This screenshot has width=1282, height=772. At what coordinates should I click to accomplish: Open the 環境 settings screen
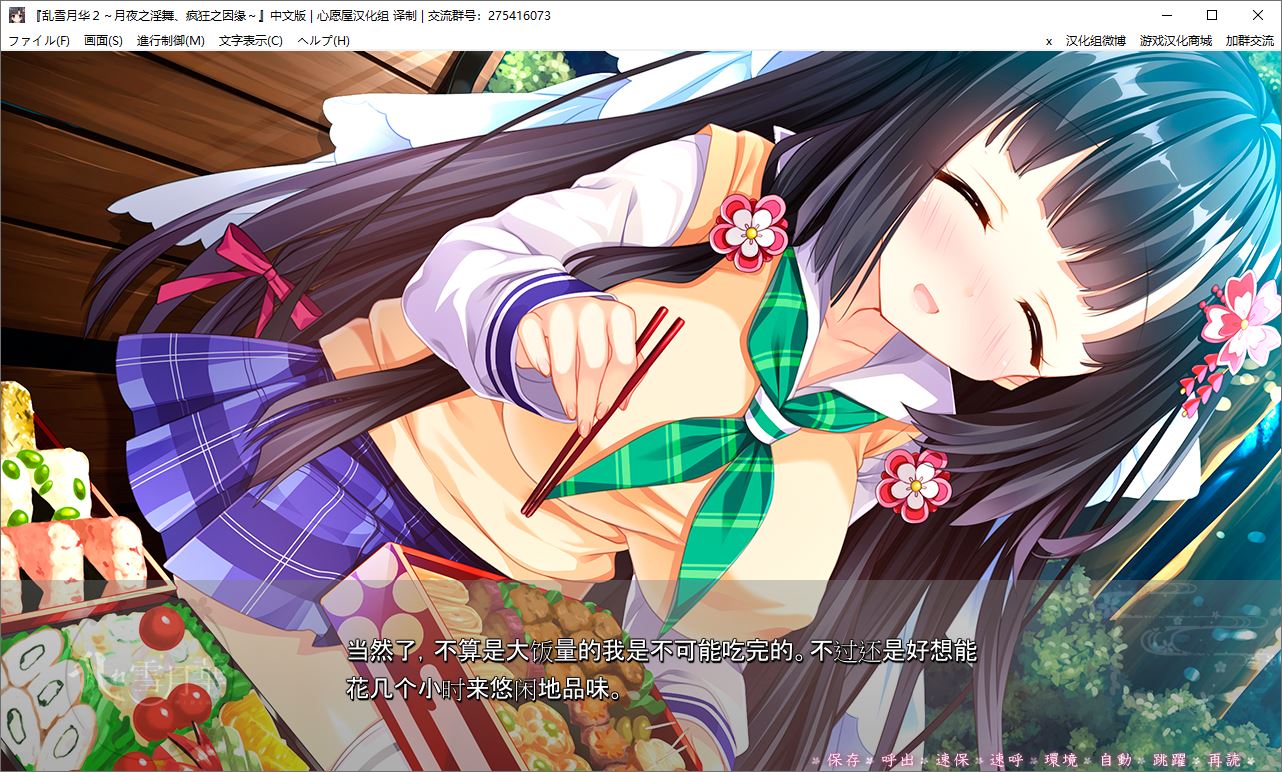[x=1060, y=760]
